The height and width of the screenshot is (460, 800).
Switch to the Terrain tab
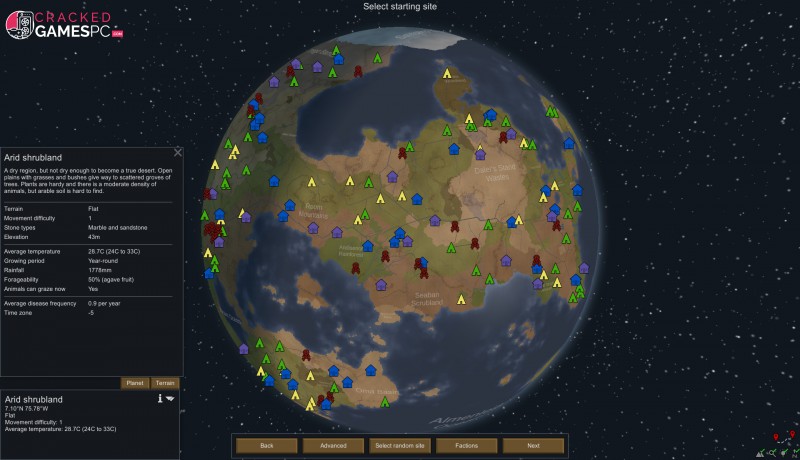pyautogui.click(x=165, y=383)
